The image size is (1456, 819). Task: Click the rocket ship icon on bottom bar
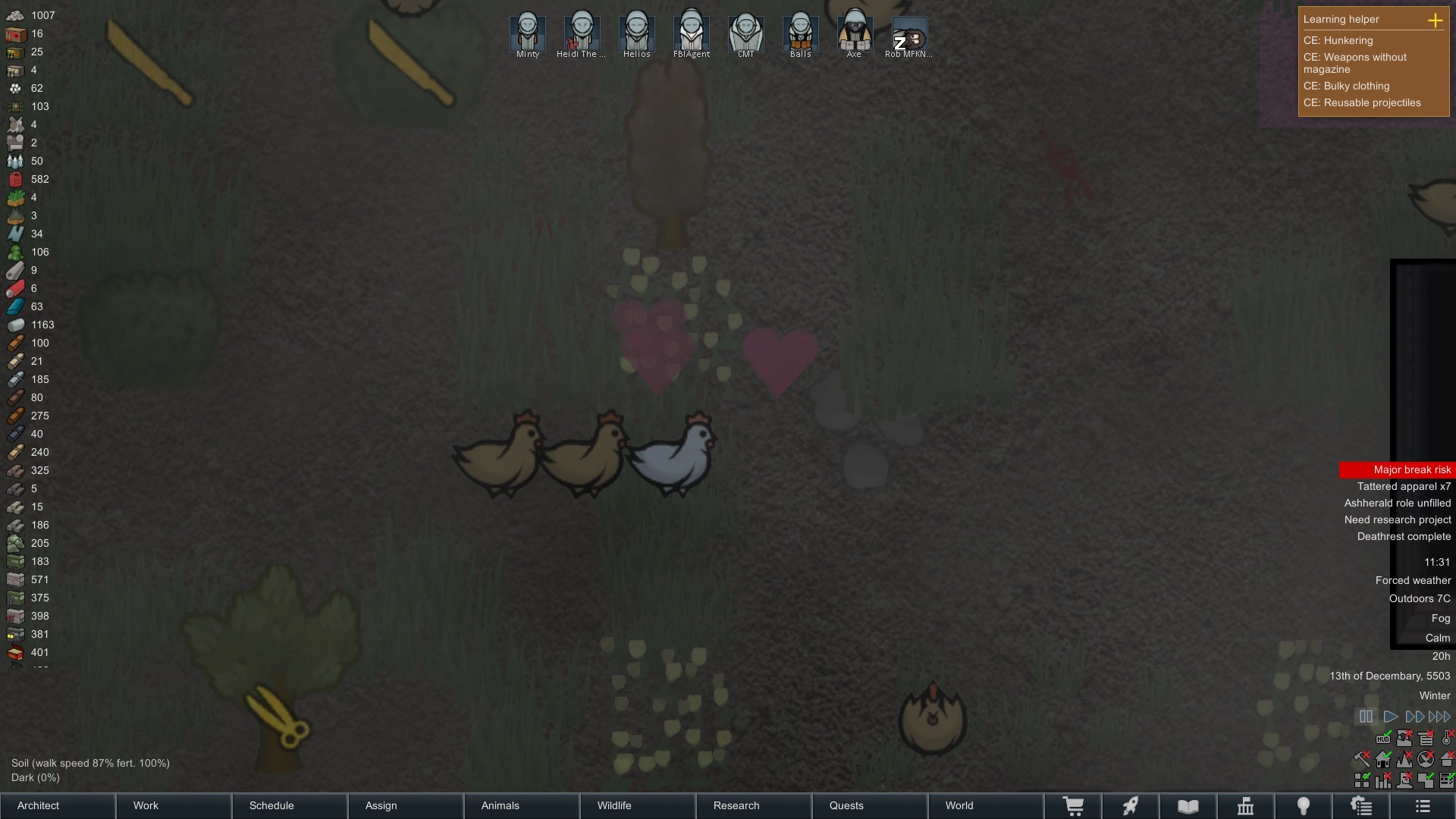[x=1131, y=806]
